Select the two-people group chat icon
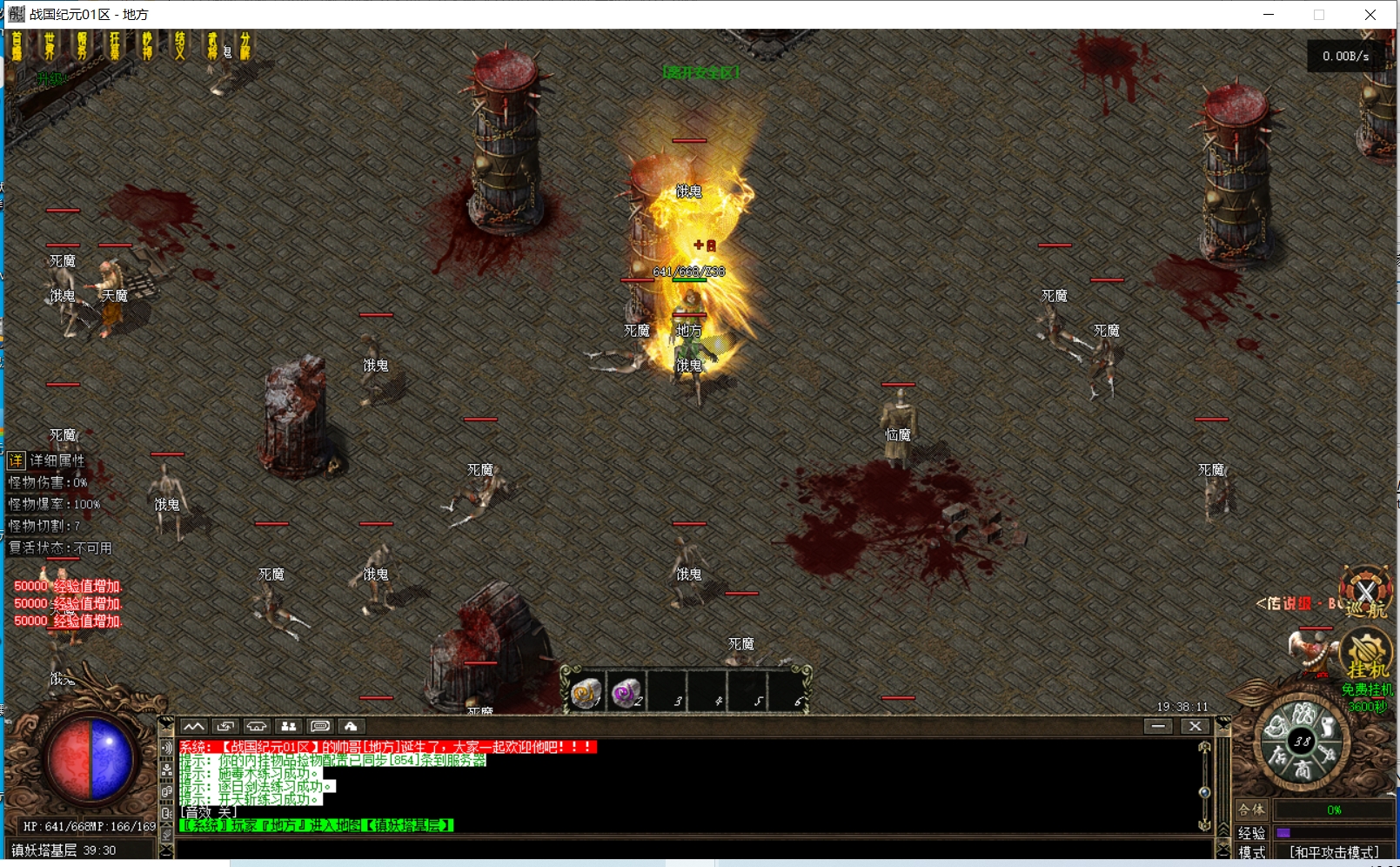Viewport: 1400px width, 867px height. pos(288,726)
